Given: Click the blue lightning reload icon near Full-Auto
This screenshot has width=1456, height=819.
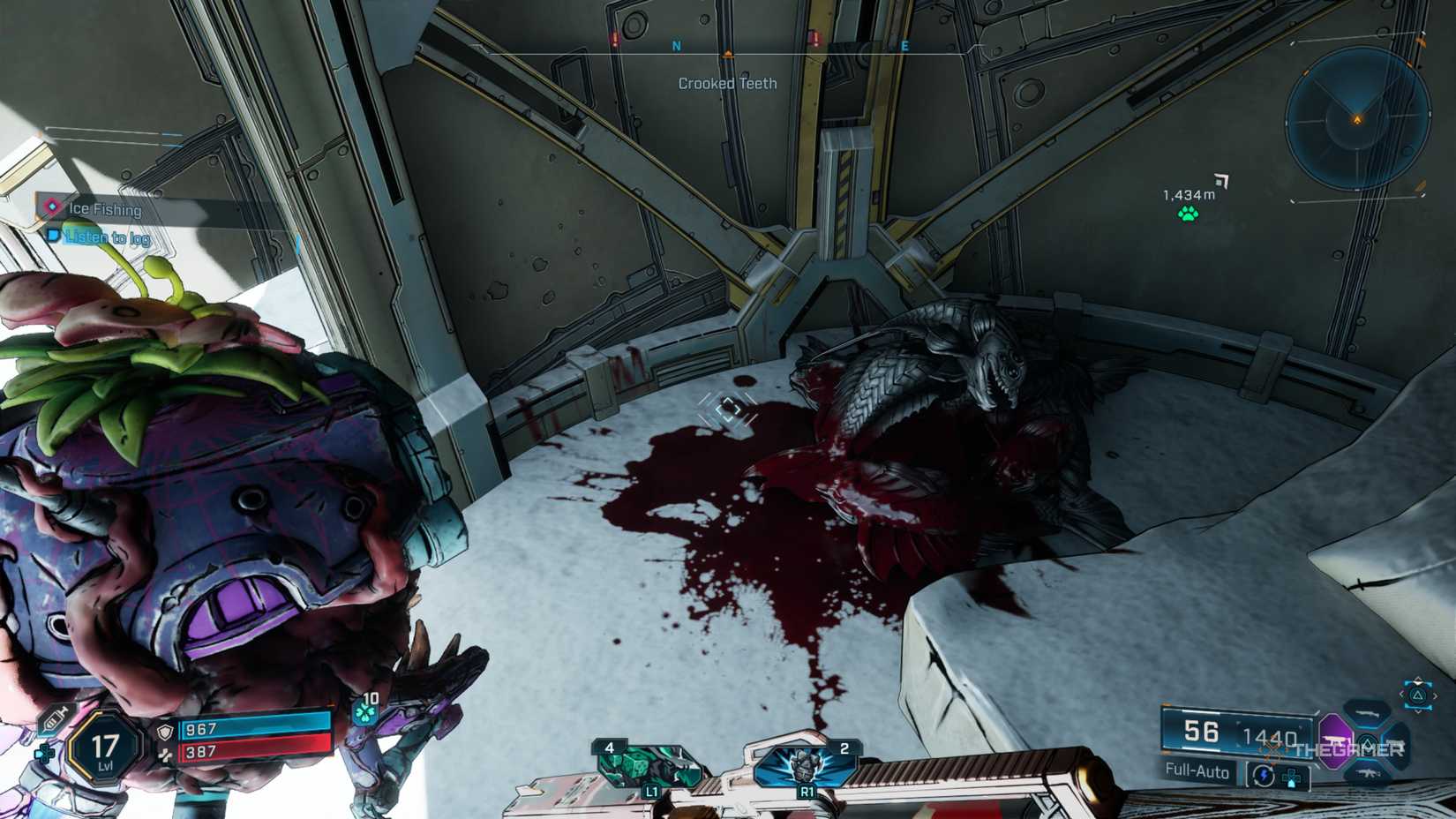Looking at the screenshot, I should click(1264, 775).
